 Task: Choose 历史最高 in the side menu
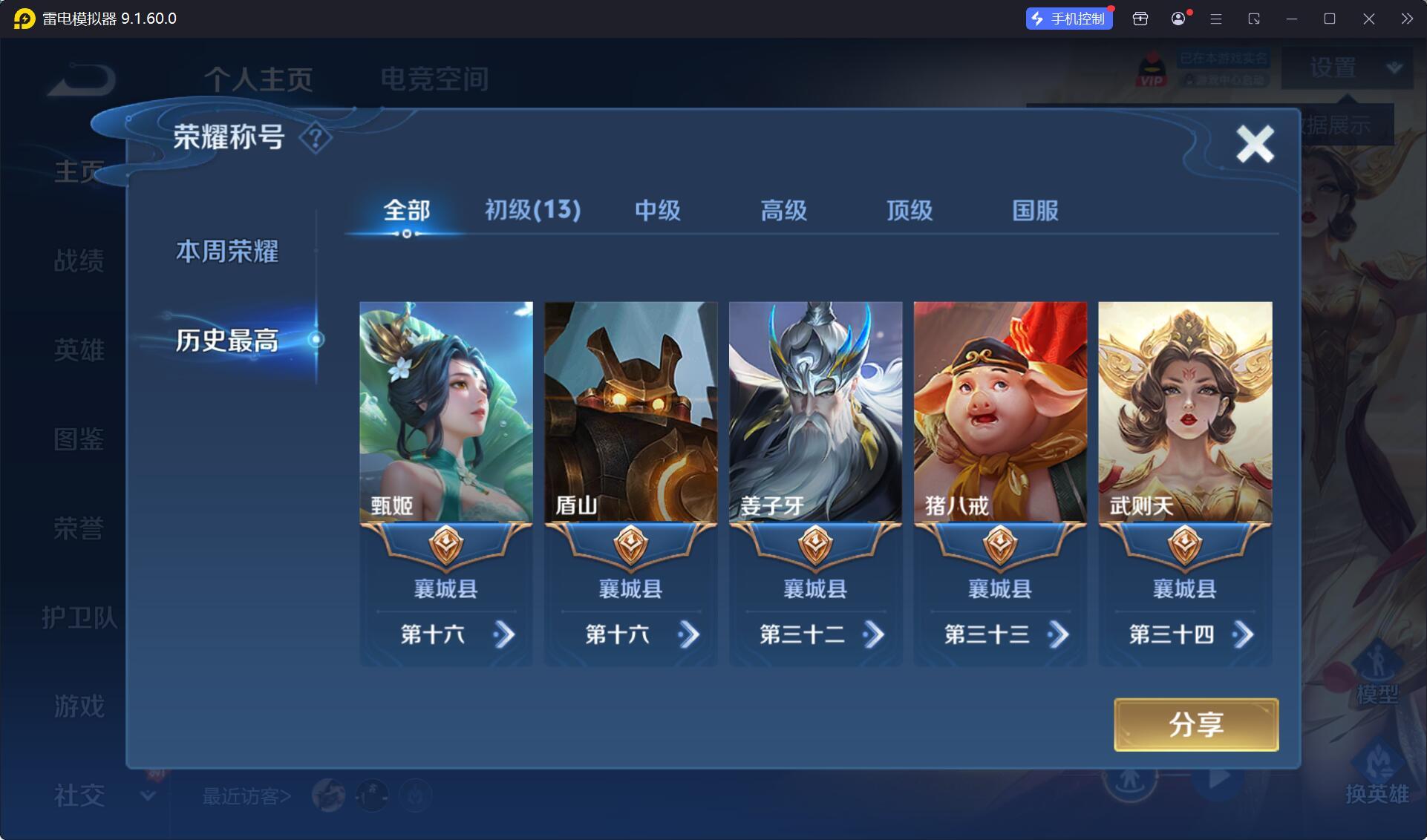point(227,341)
